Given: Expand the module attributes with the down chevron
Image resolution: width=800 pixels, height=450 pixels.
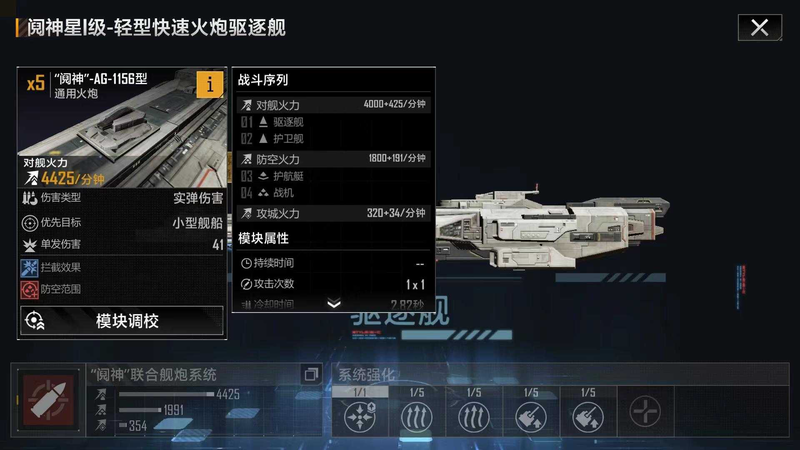Looking at the screenshot, I should [x=334, y=304].
